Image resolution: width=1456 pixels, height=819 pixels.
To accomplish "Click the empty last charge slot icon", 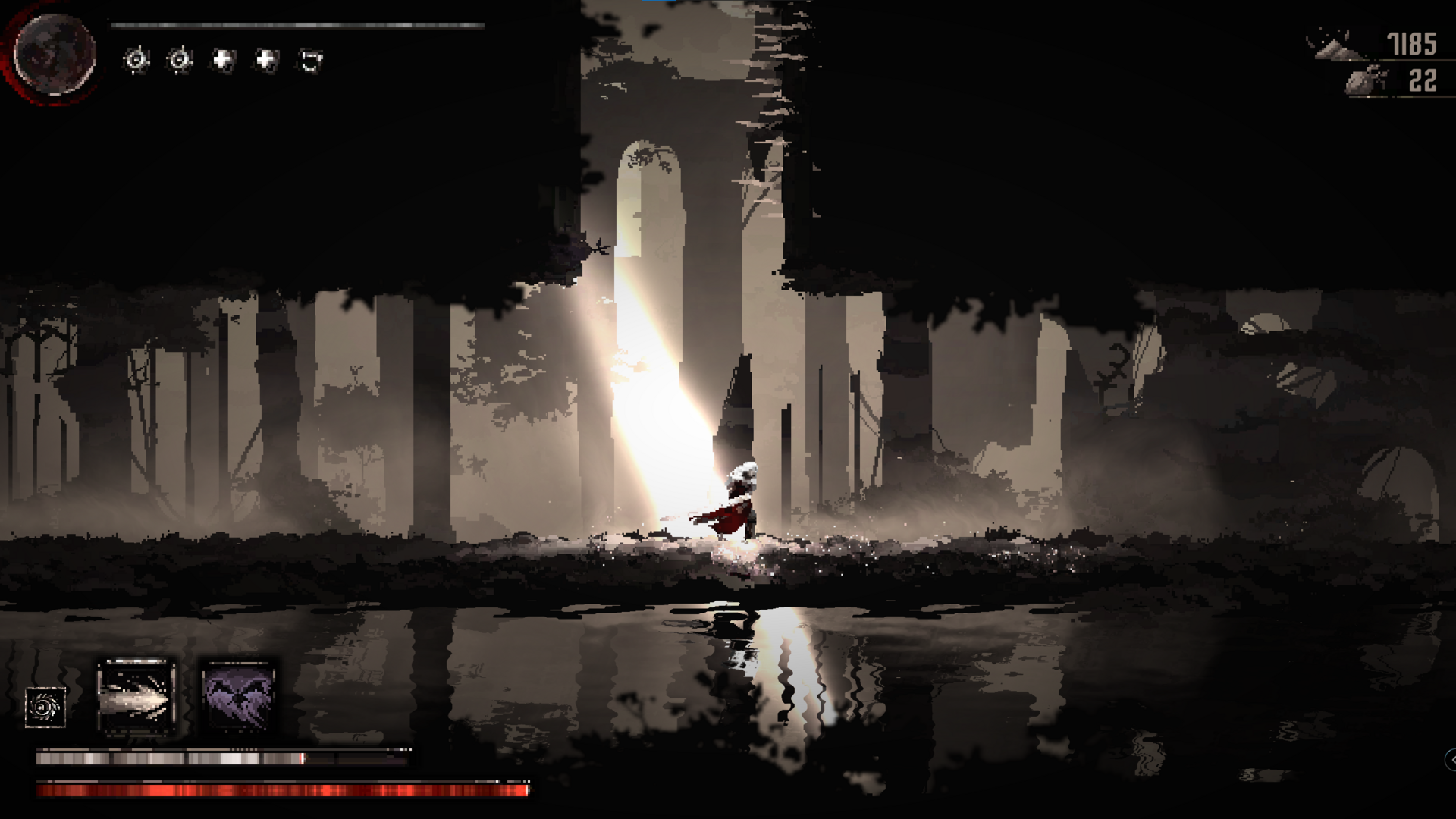I will 309,58.
